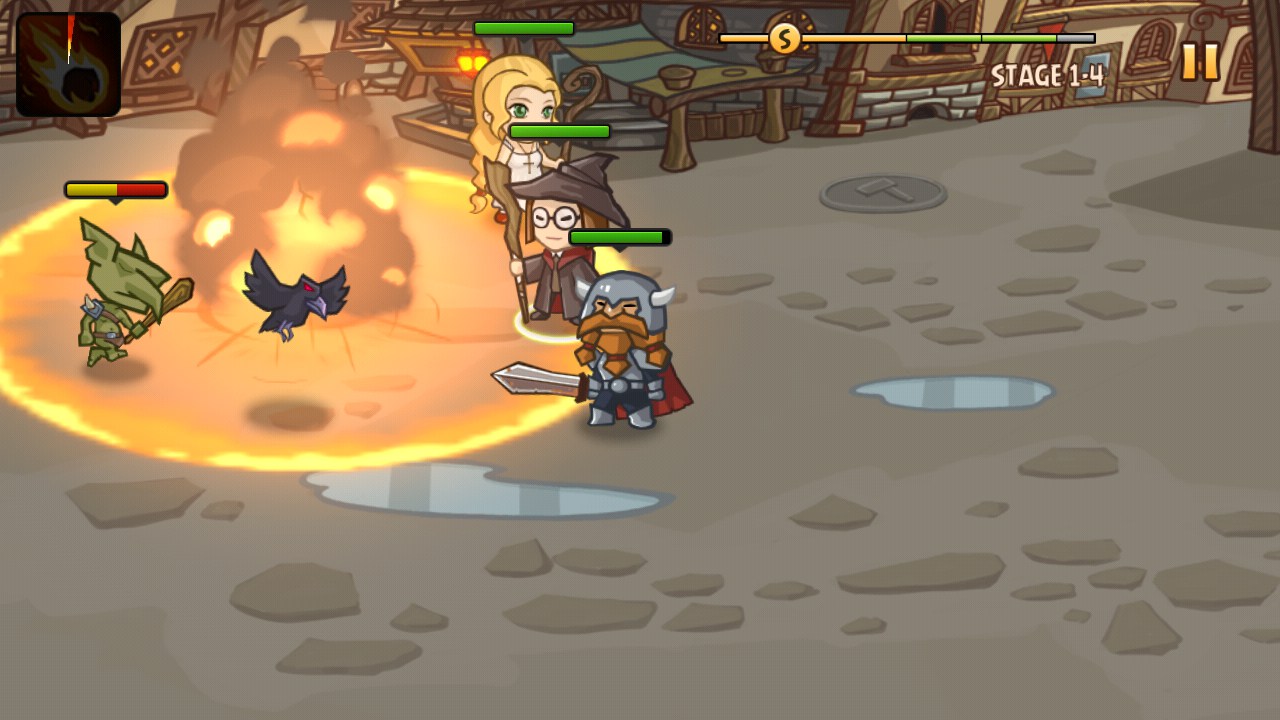Viewport: 1280px width, 720px height.
Task: Click the STAGE 1-4 label
Action: pos(1046,74)
